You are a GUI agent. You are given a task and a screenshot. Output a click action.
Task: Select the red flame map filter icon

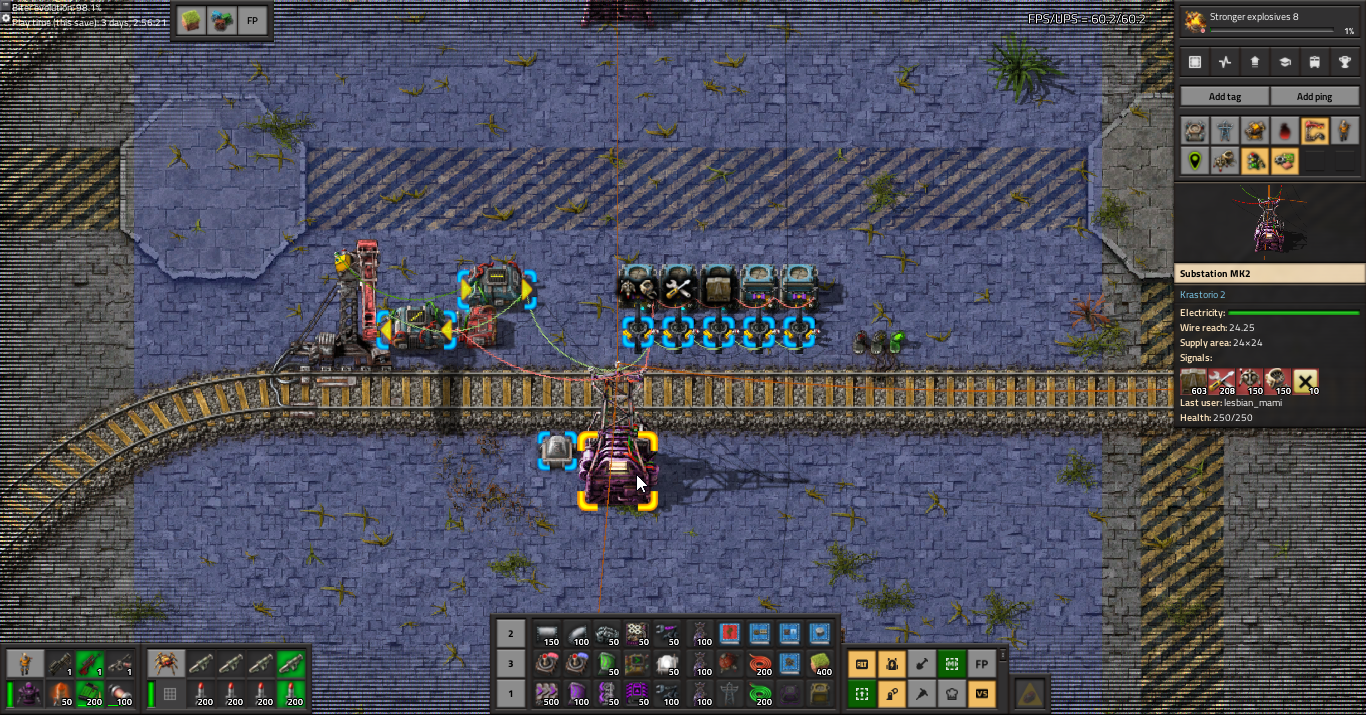[1284, 130]
